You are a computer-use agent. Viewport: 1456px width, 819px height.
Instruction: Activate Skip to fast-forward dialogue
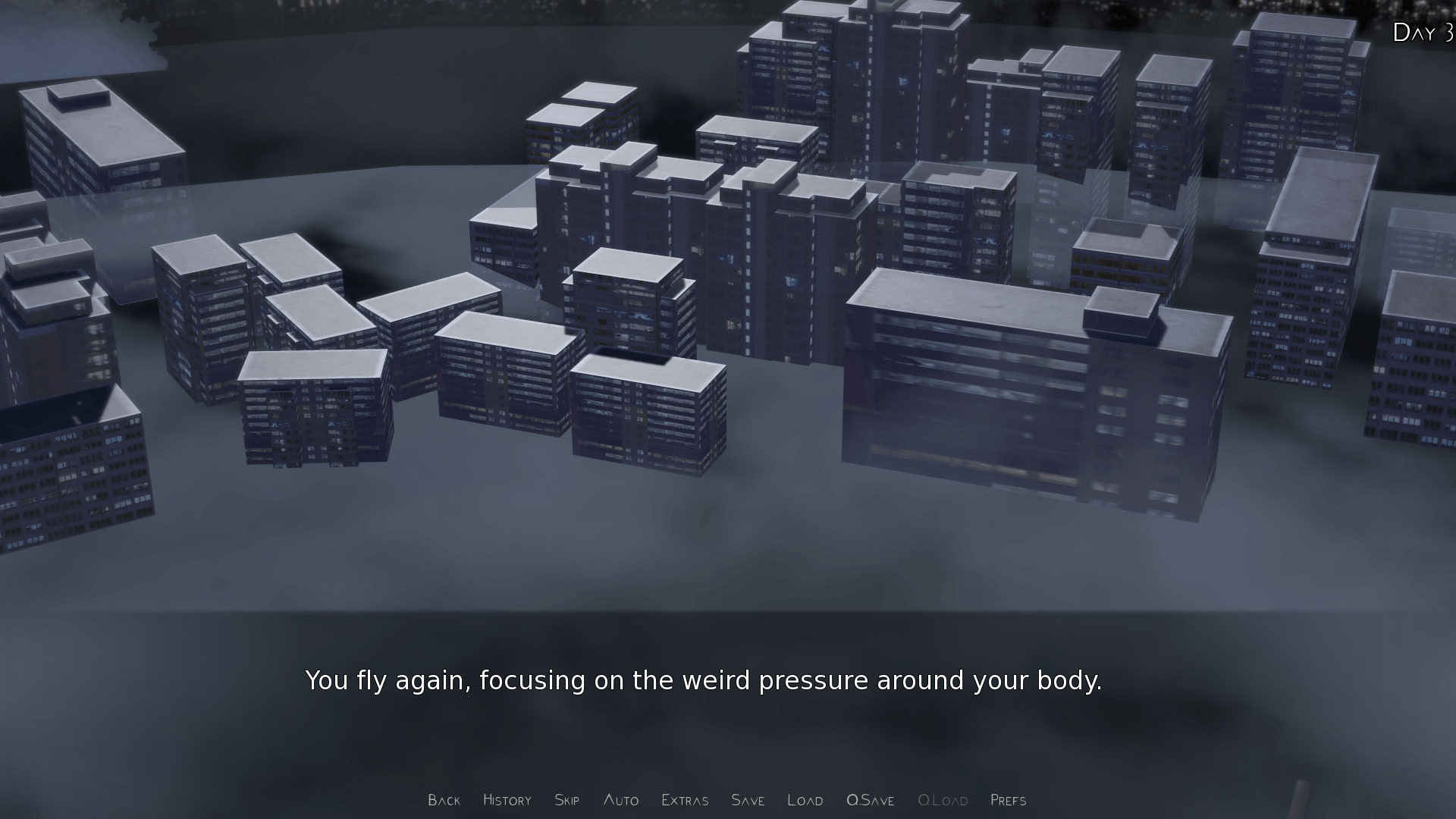pos(566,800)
